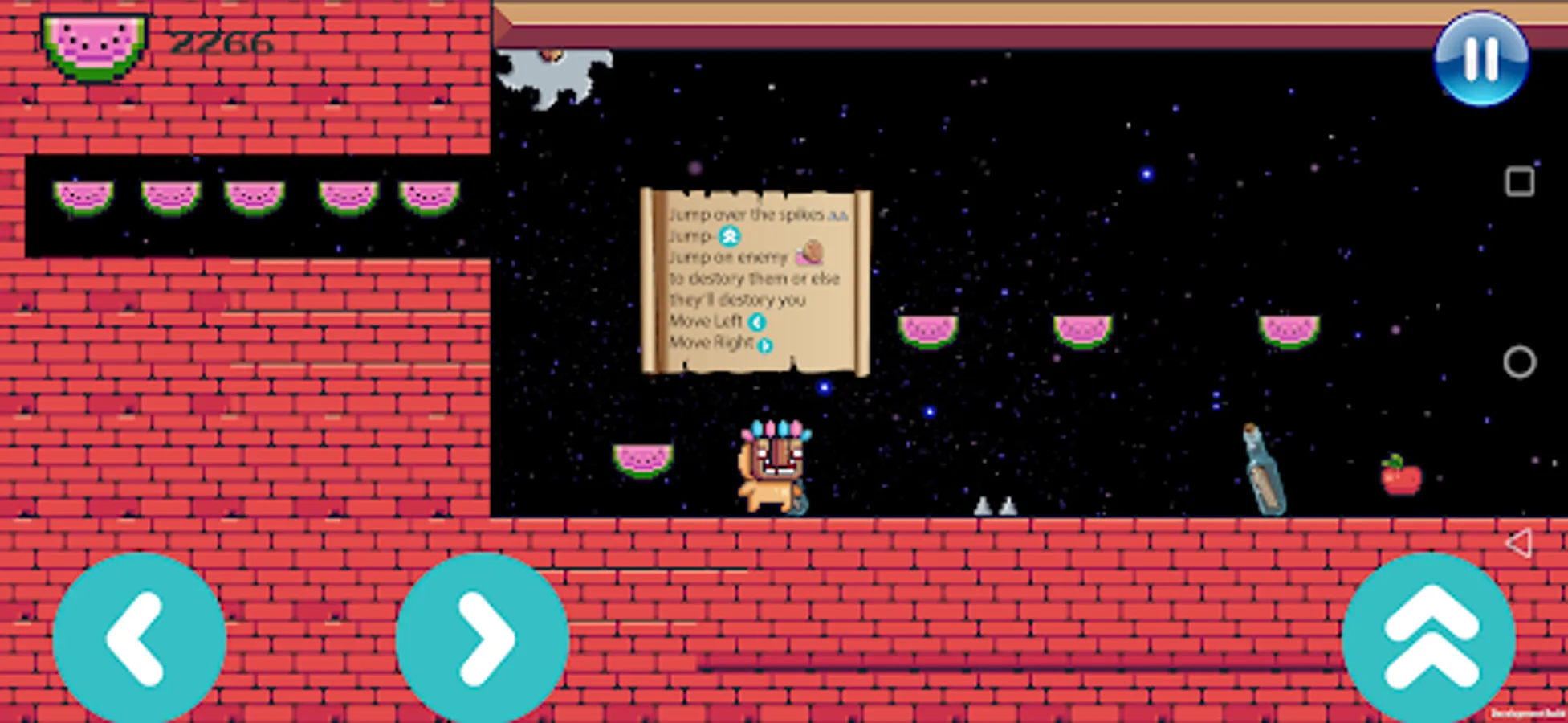
Task: Pause the game
Action: (x=1480, y=61)
